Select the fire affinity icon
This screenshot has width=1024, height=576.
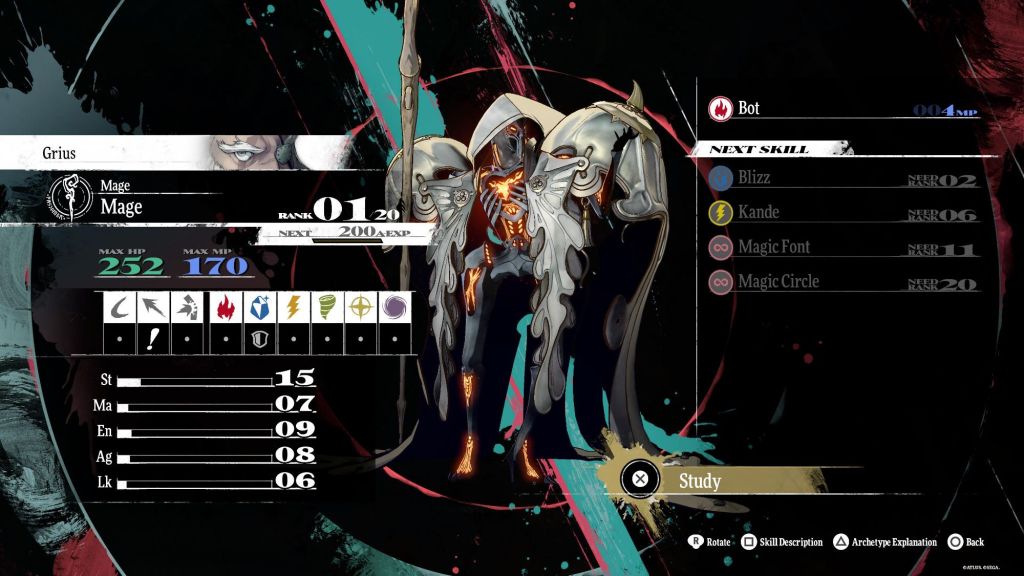pos(226,307)
